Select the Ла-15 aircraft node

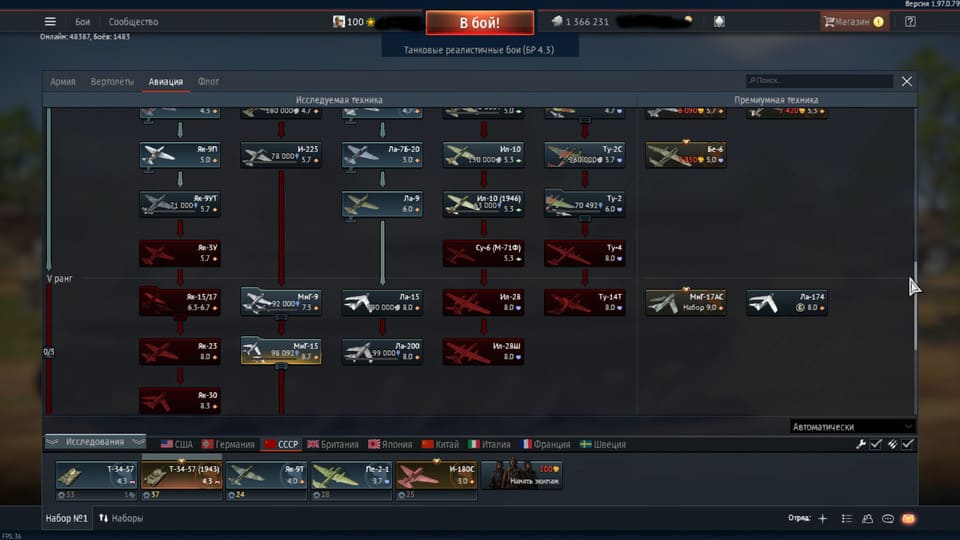point(382,302)
